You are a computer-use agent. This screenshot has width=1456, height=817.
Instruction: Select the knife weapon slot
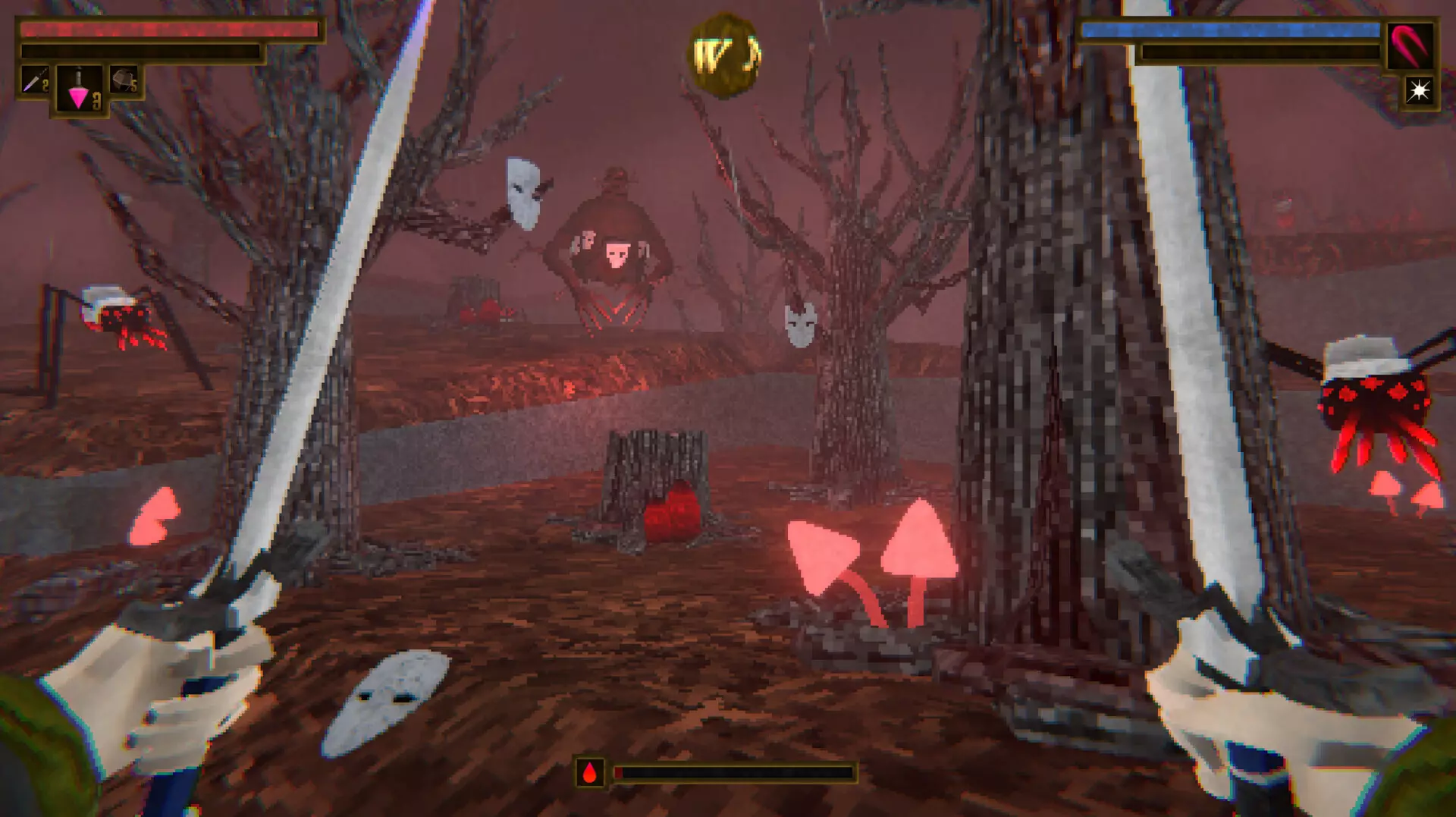35,80
